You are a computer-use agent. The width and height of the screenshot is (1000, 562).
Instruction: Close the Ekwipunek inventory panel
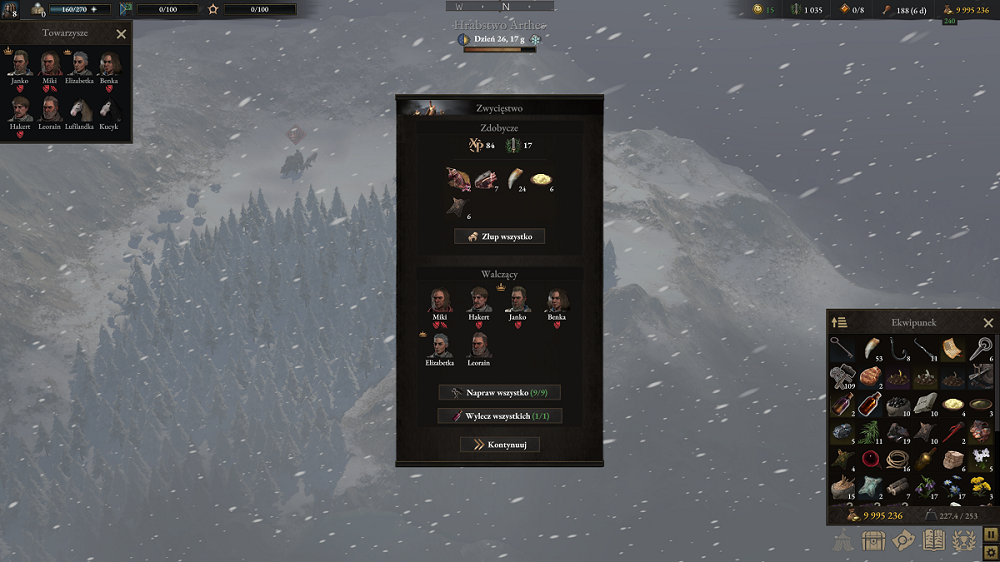988,323
